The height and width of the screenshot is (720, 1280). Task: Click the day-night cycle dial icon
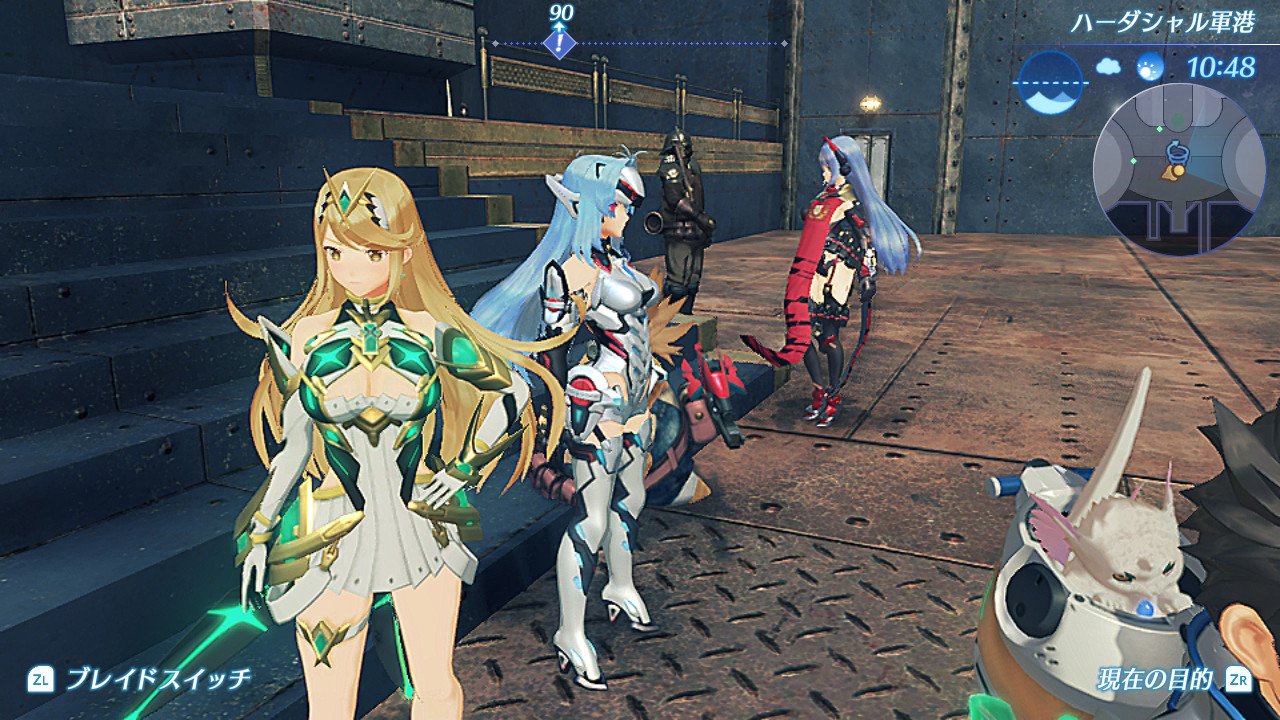1051,81
